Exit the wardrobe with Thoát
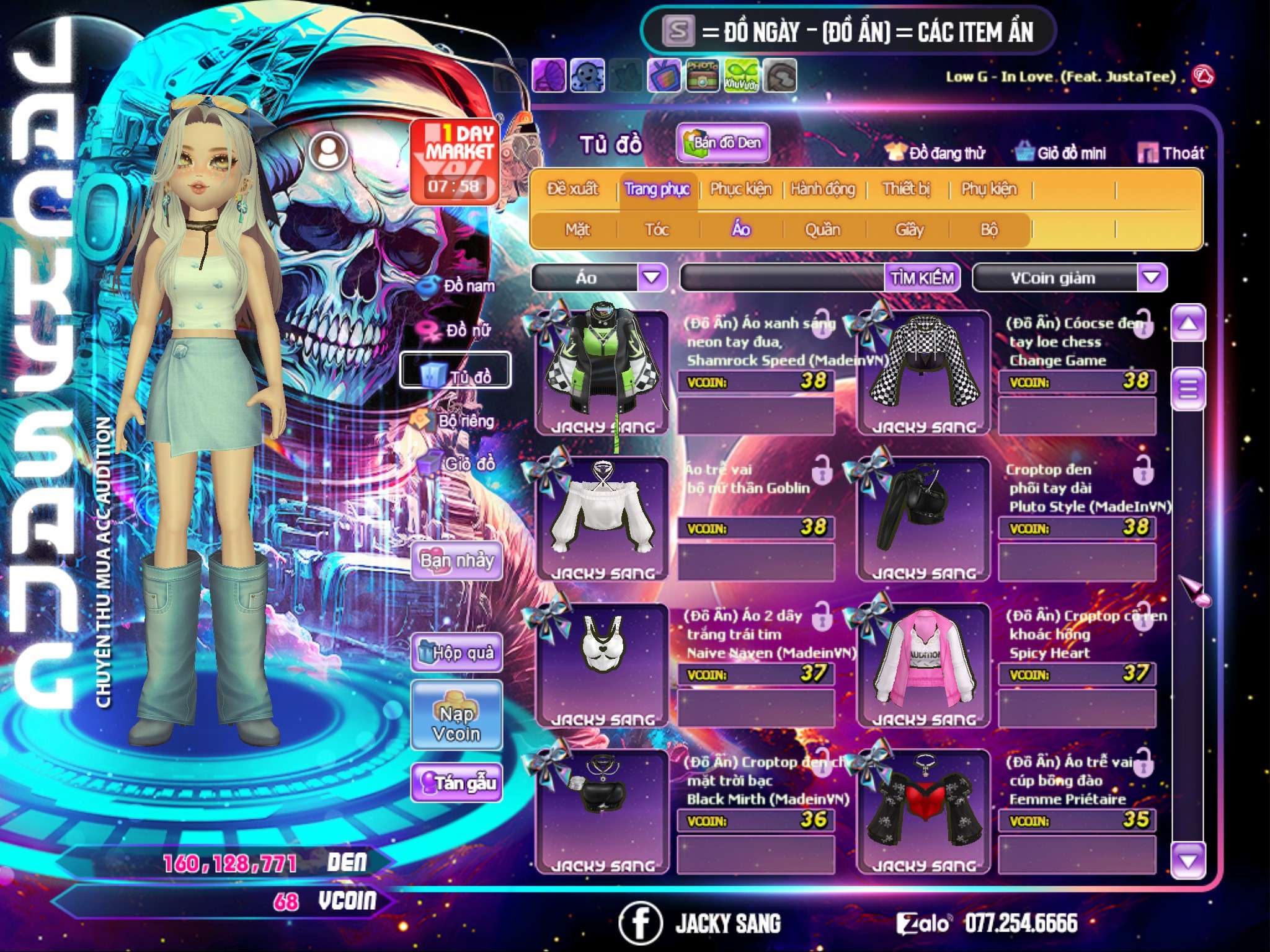The height and width of the screenshot is (952, 1270). 1171,153
